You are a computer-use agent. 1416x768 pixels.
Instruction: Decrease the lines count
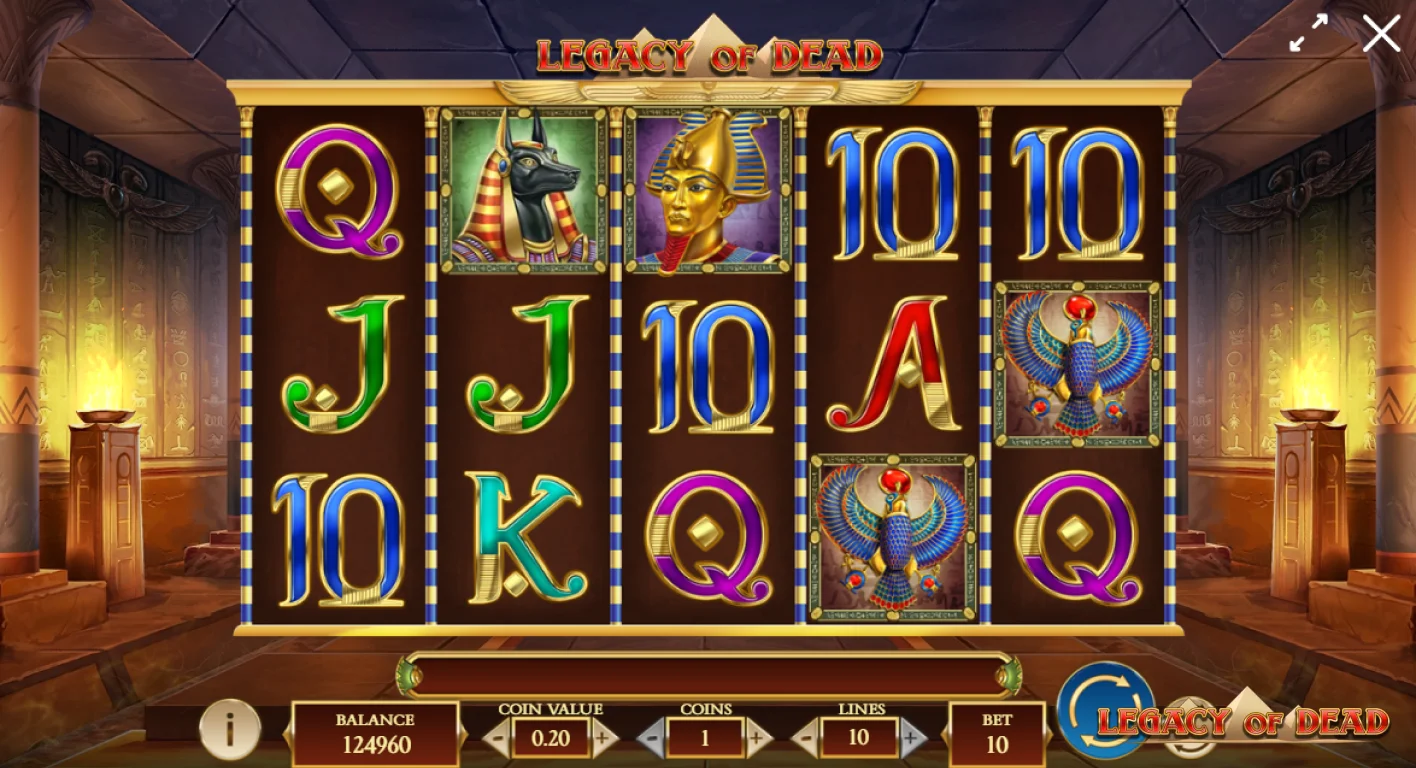click(805, 740)
